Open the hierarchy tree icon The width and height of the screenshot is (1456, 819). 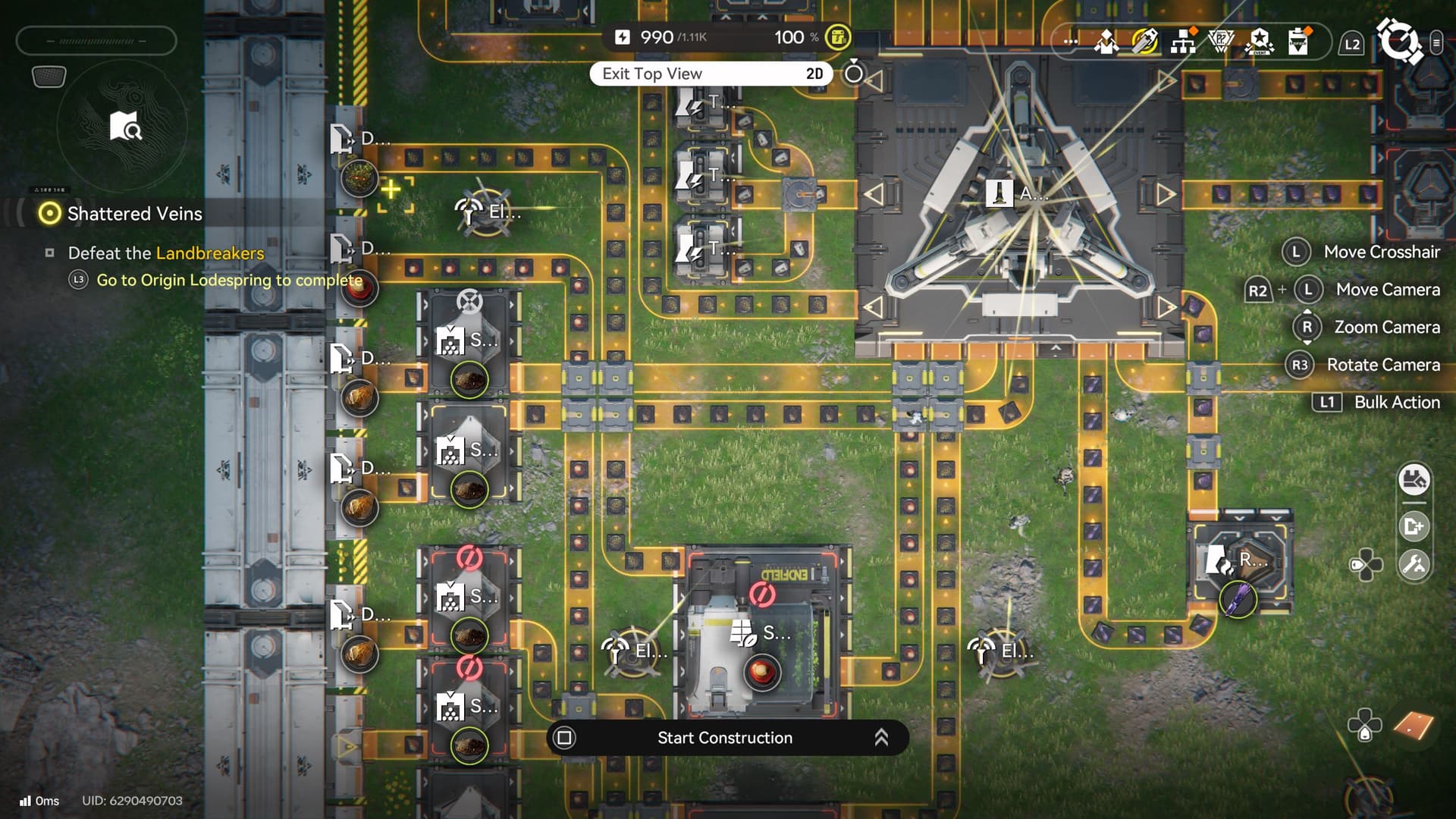[x=1182, y=42]
